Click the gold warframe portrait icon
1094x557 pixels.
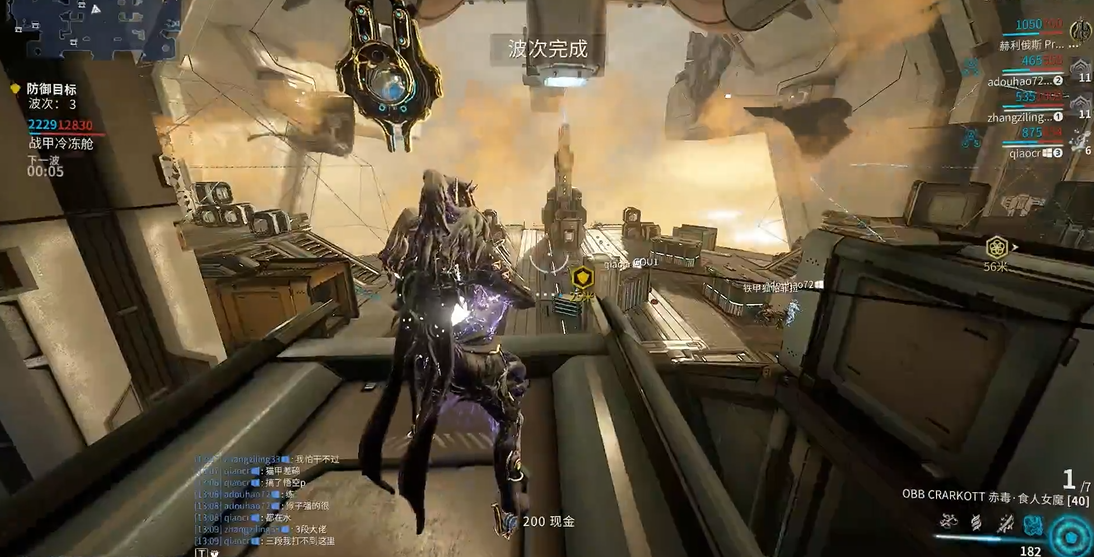[1081, 30]
